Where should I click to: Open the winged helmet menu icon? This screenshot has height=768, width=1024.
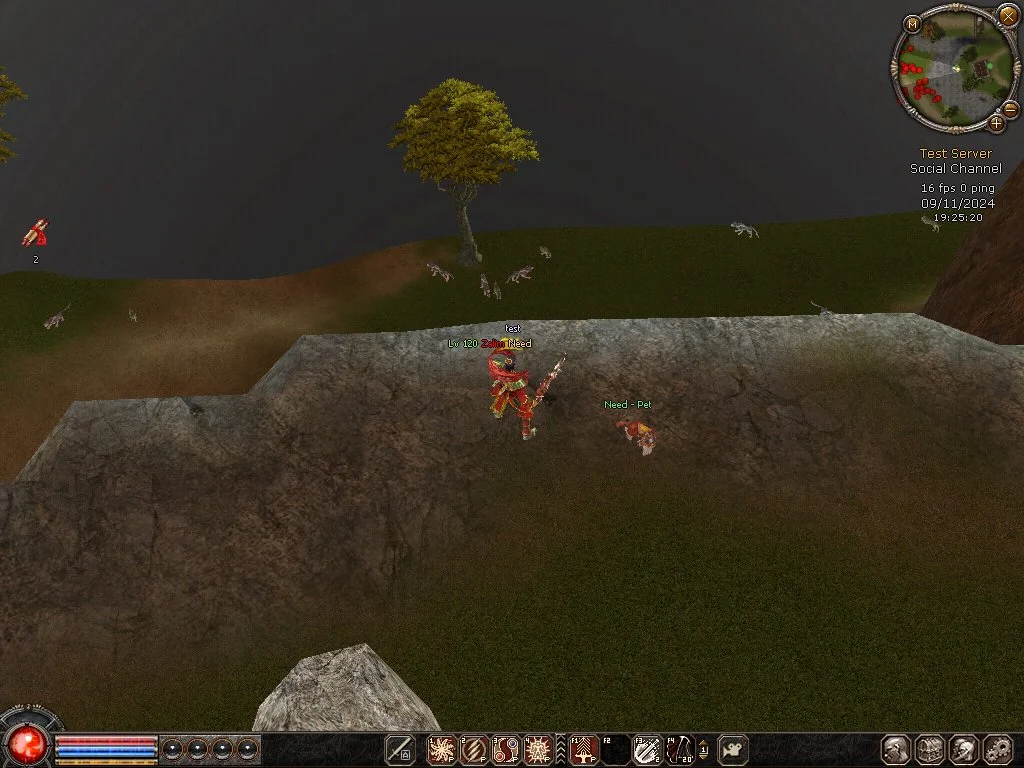[964, 749]
